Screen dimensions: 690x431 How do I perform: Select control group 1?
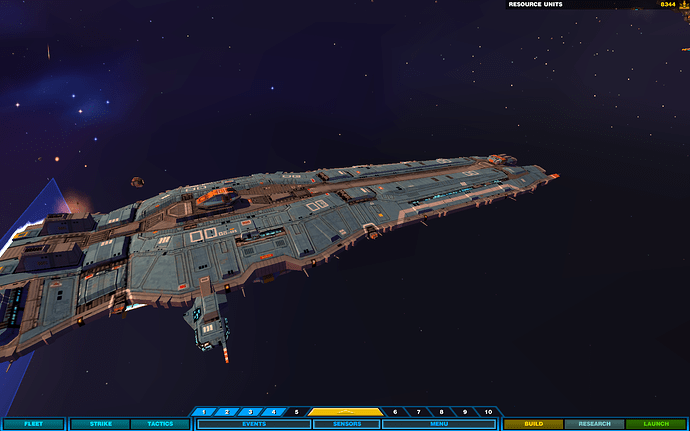click(x=204, y=412)
